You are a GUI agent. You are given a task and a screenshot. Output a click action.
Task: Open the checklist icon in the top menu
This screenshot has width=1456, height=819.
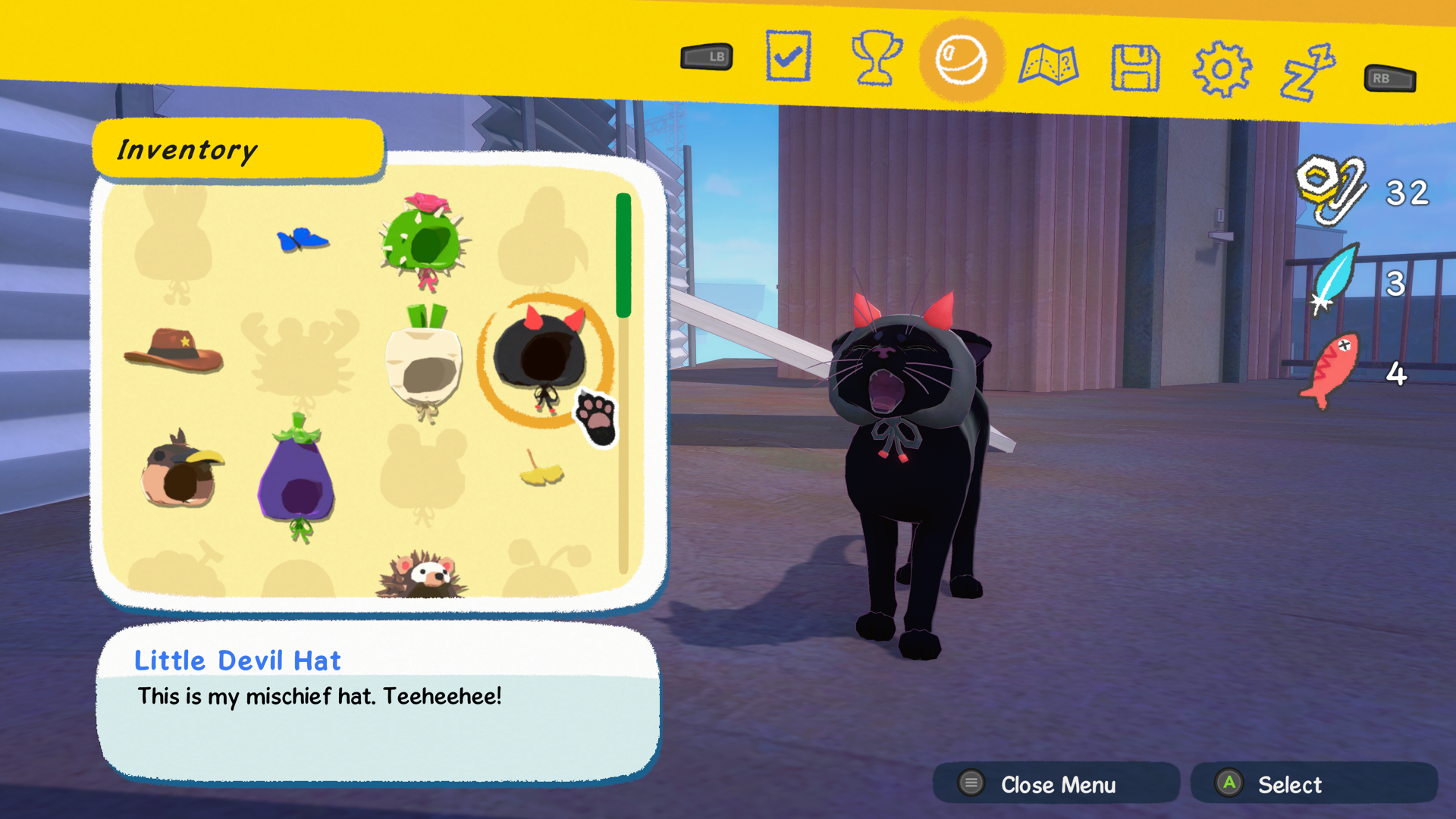point(788,55)
